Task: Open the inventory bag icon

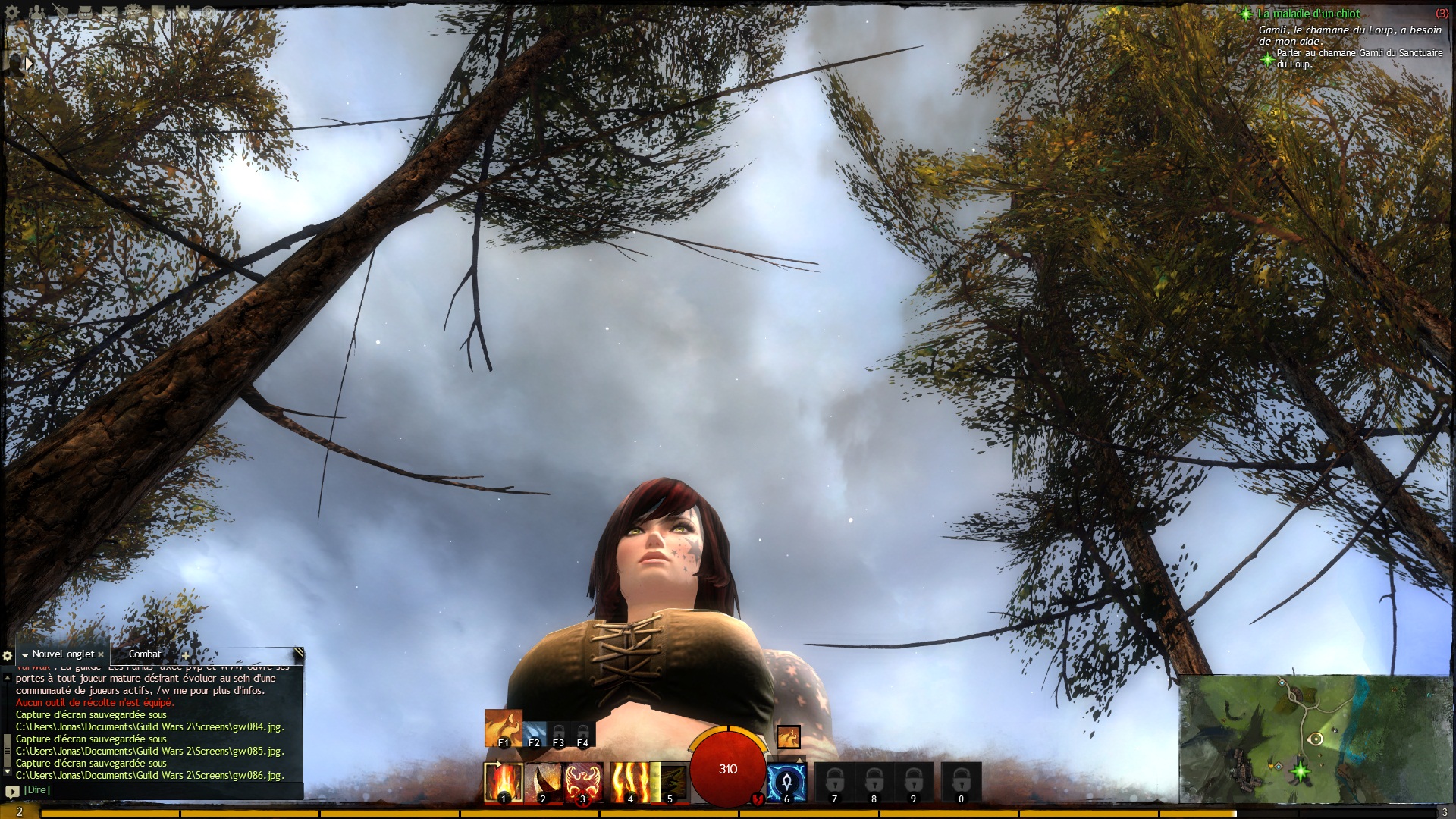Action: [x=85, y=12]
